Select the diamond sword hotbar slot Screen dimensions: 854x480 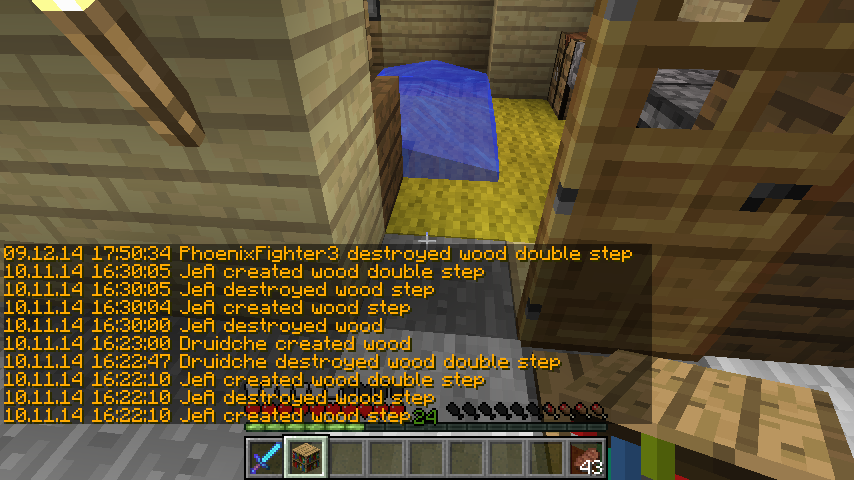[x=265, y=458]
